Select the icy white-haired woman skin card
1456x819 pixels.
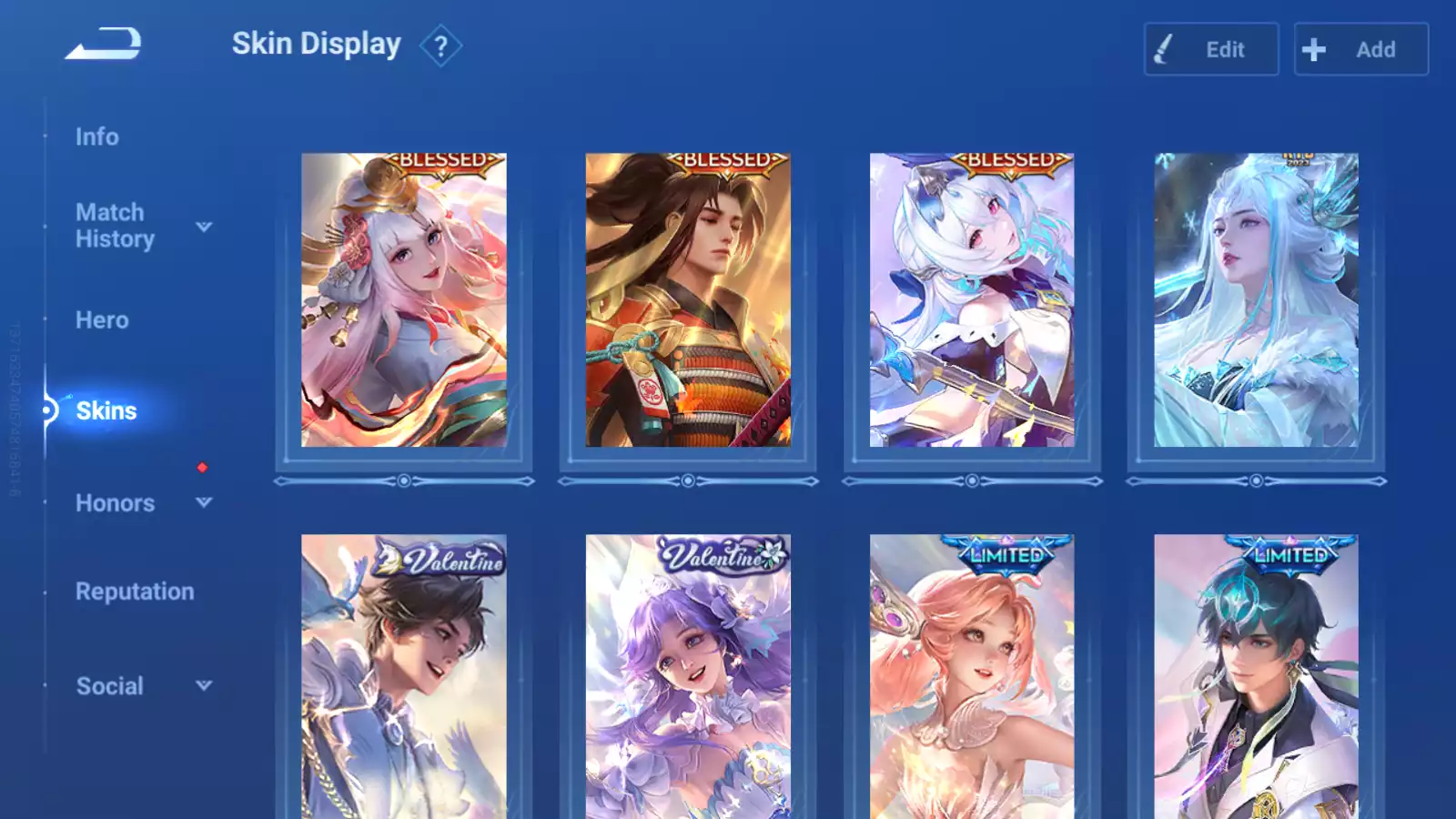[1256, 300]
